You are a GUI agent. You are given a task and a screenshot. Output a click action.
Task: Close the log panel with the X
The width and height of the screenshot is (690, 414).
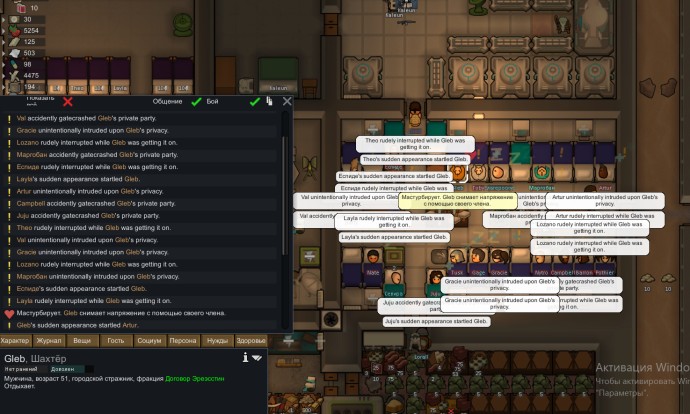click(x=287, y=101)
